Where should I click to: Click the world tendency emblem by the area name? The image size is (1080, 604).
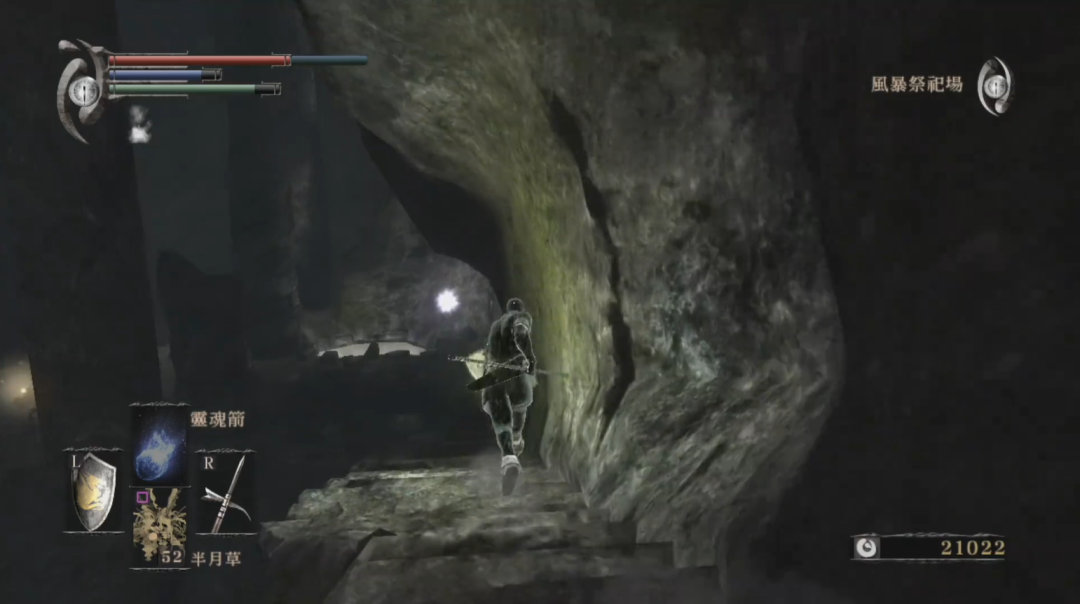(x=994, y=86)
